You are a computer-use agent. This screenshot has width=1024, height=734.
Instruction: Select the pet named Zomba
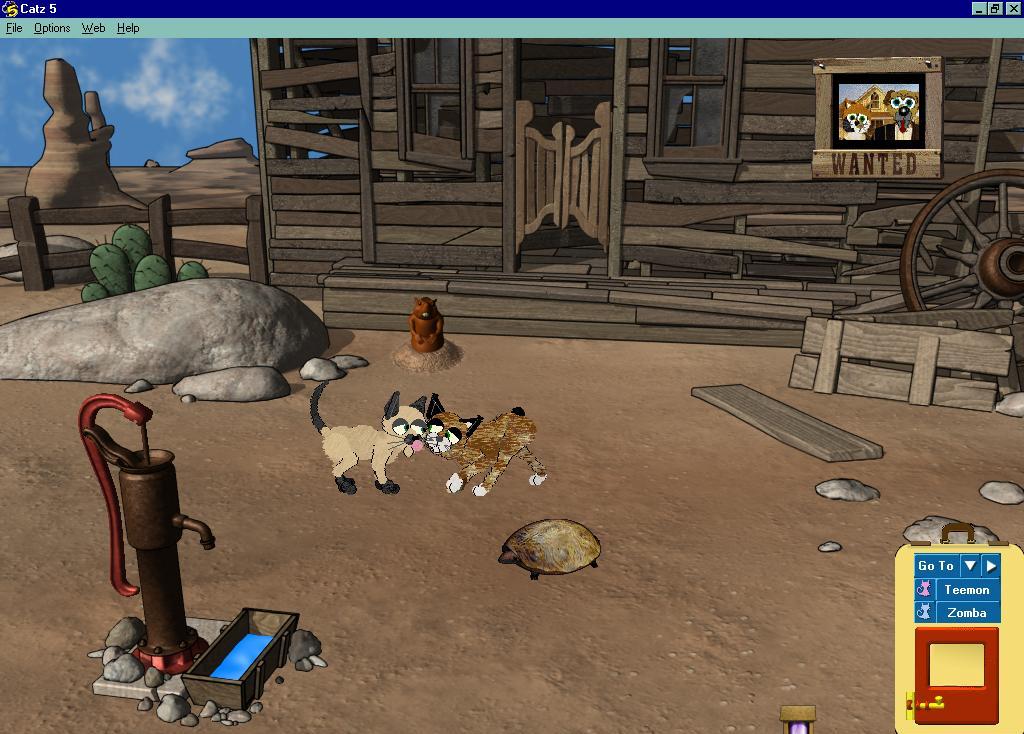[966, 613]
